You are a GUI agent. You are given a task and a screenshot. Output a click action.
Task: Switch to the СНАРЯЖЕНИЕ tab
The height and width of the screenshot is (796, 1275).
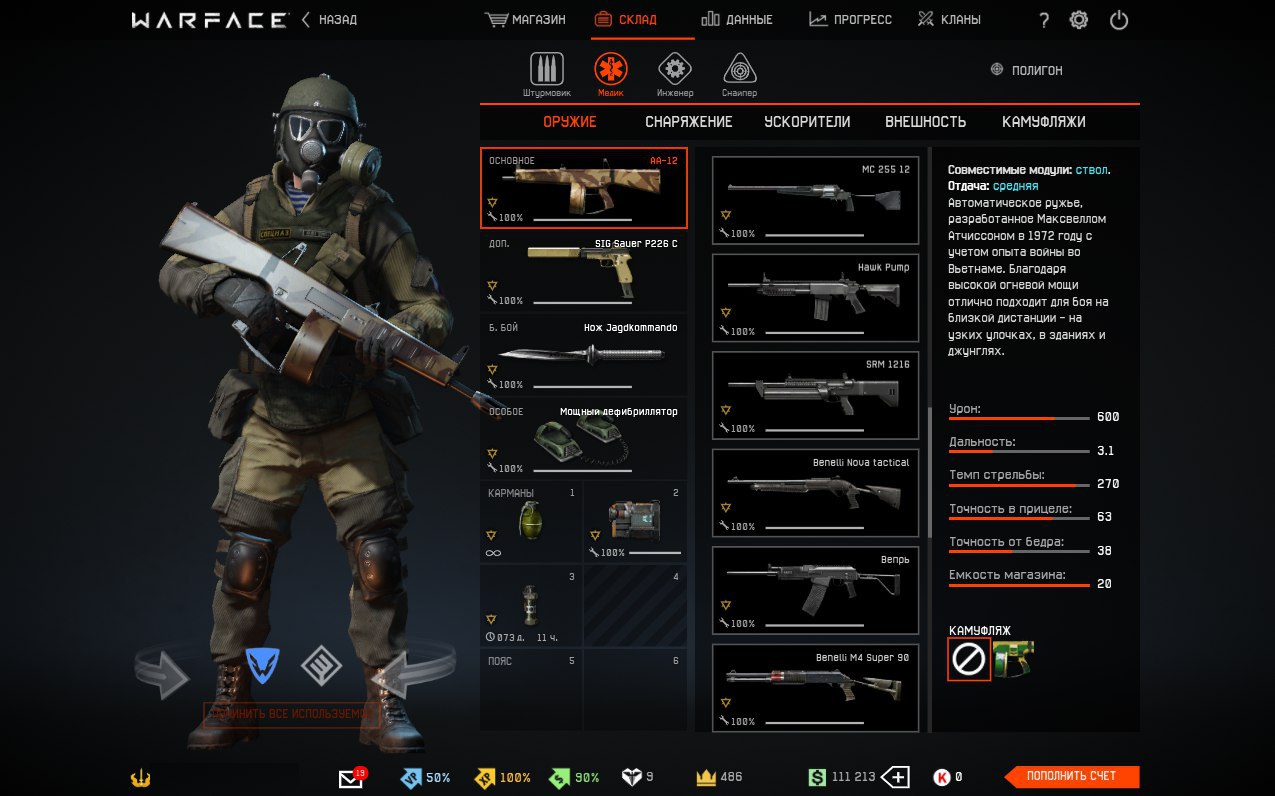tap(688, 122)
